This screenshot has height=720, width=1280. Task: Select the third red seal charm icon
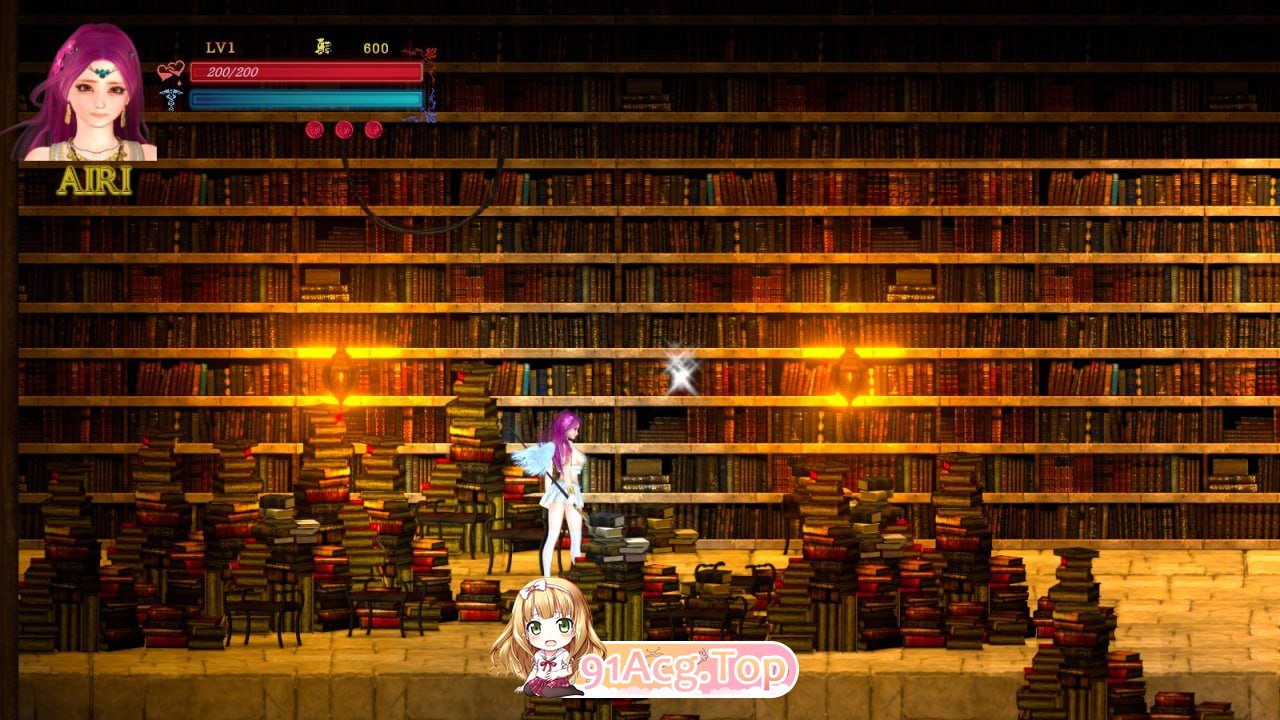[x=375, y=131]
